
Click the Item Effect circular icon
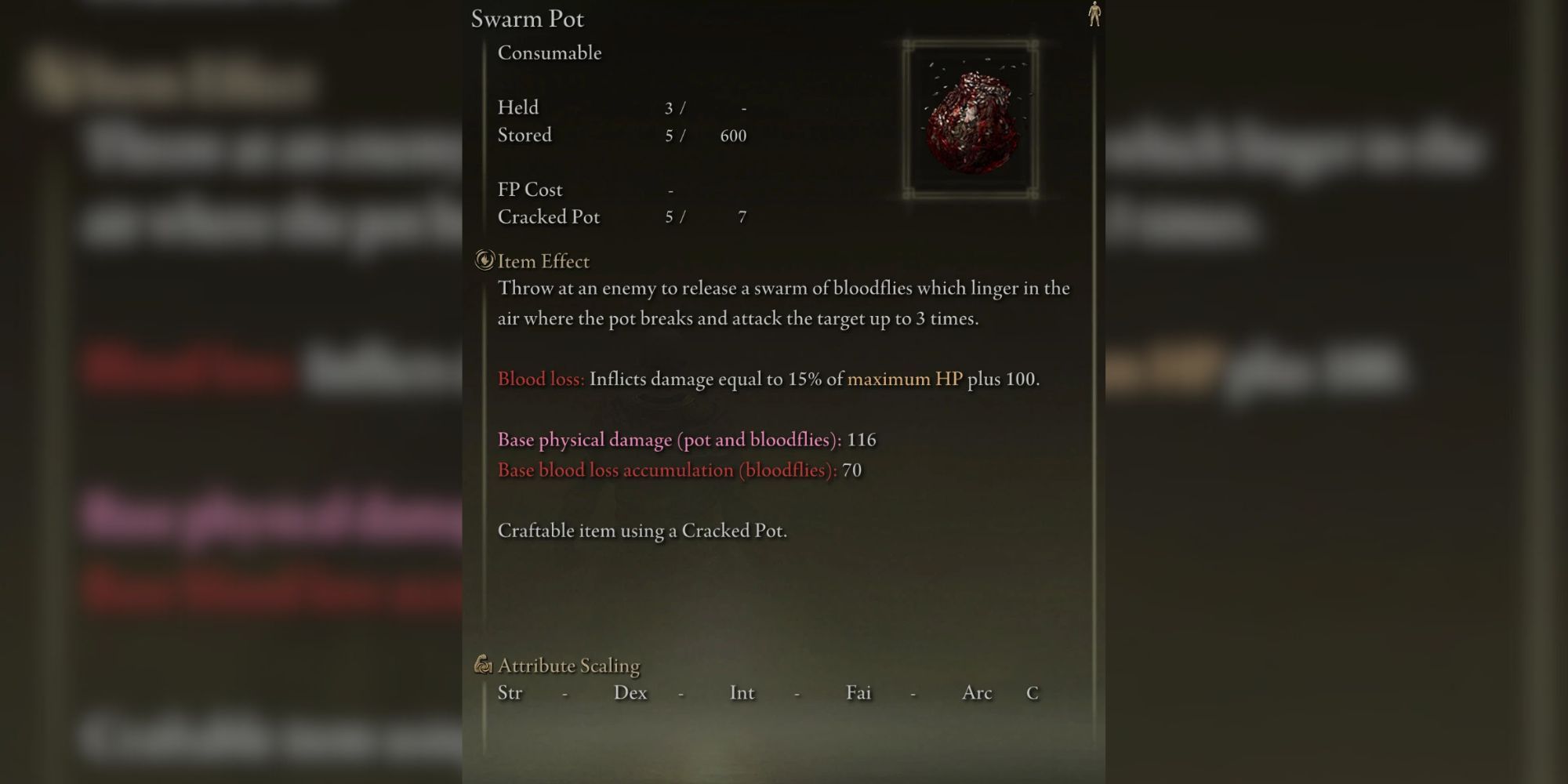(x=484, y=260)
